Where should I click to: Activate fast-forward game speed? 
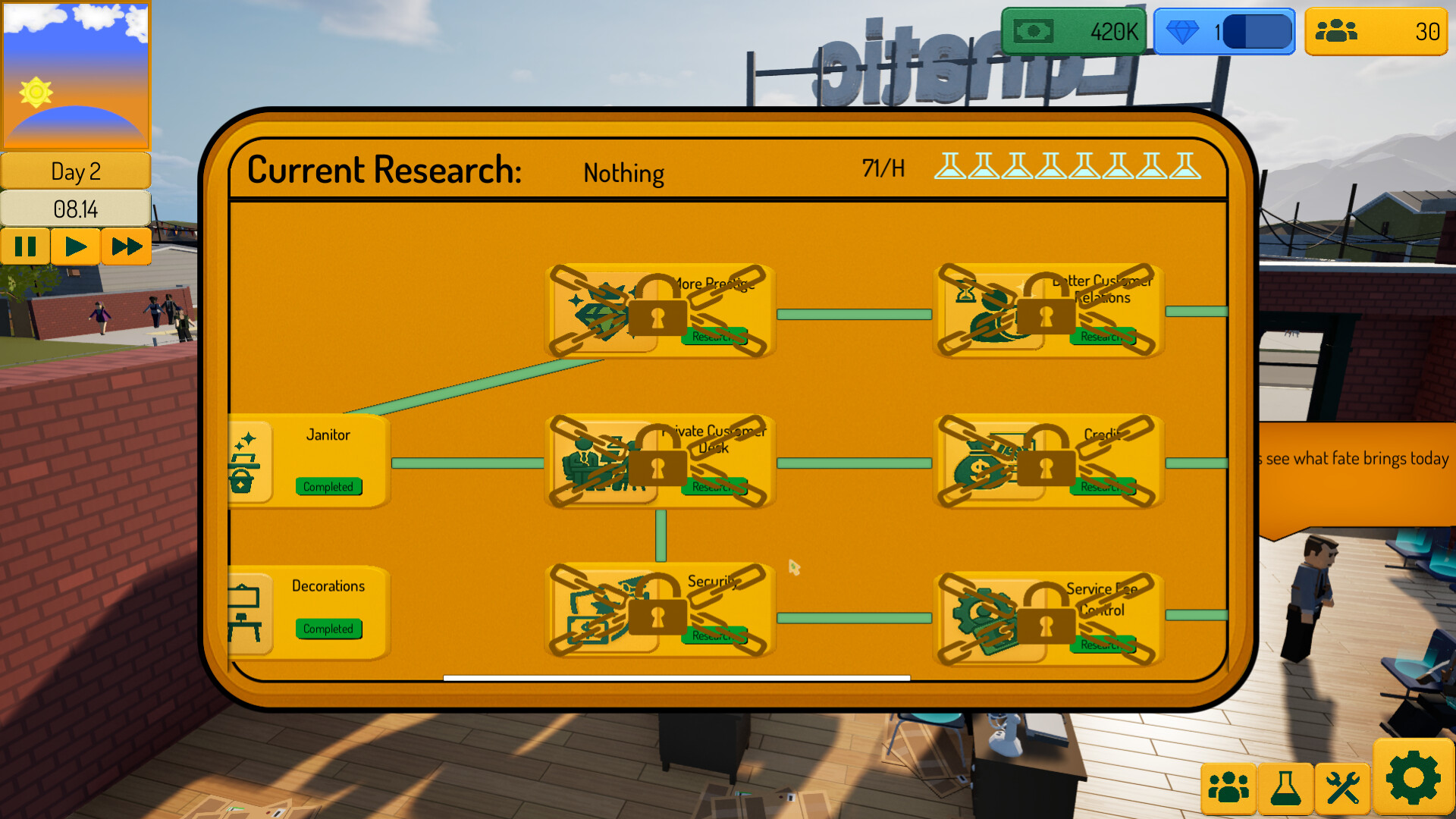coord(126,246)
